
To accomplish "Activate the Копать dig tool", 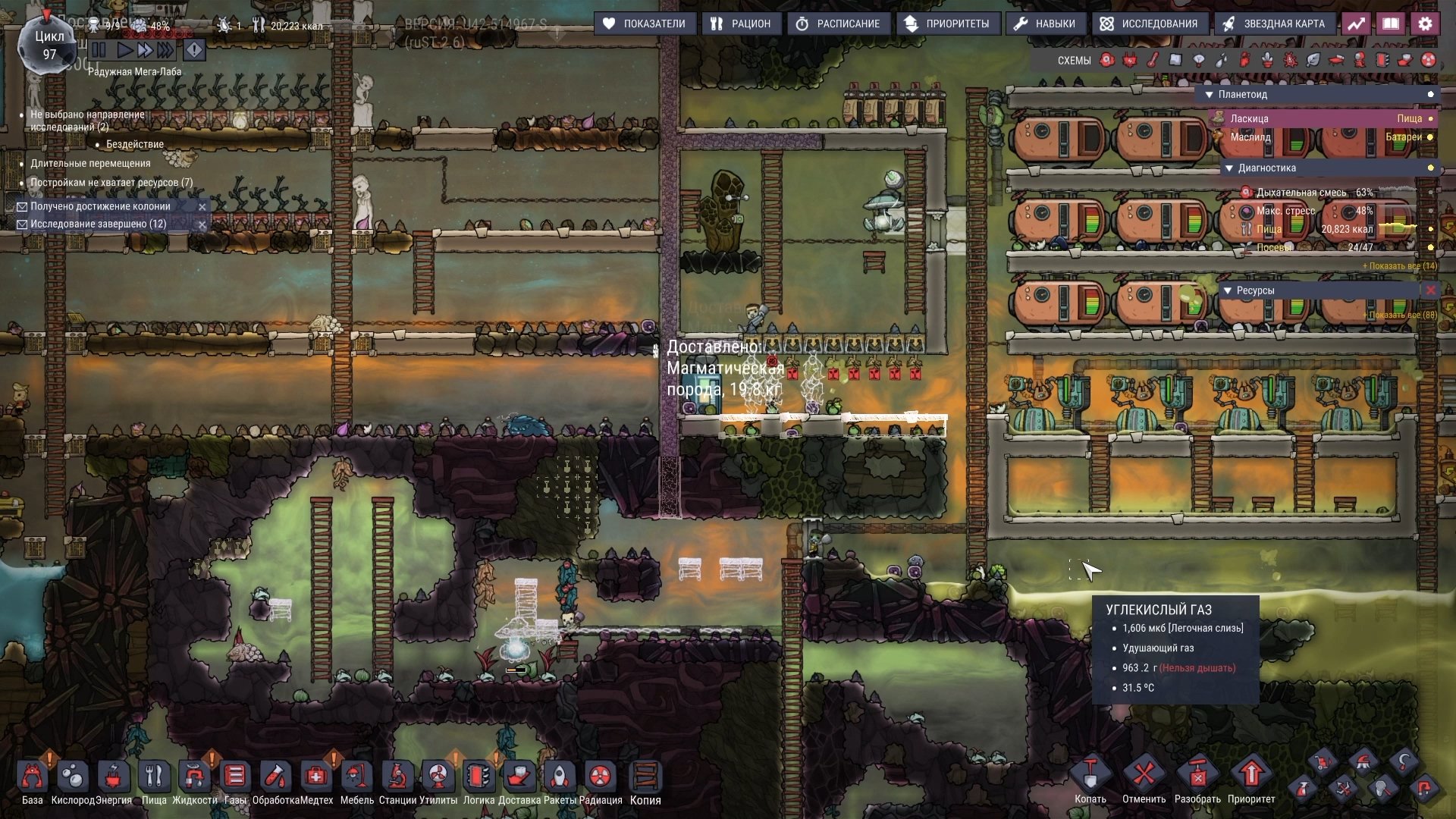I will coord(1090,776).
